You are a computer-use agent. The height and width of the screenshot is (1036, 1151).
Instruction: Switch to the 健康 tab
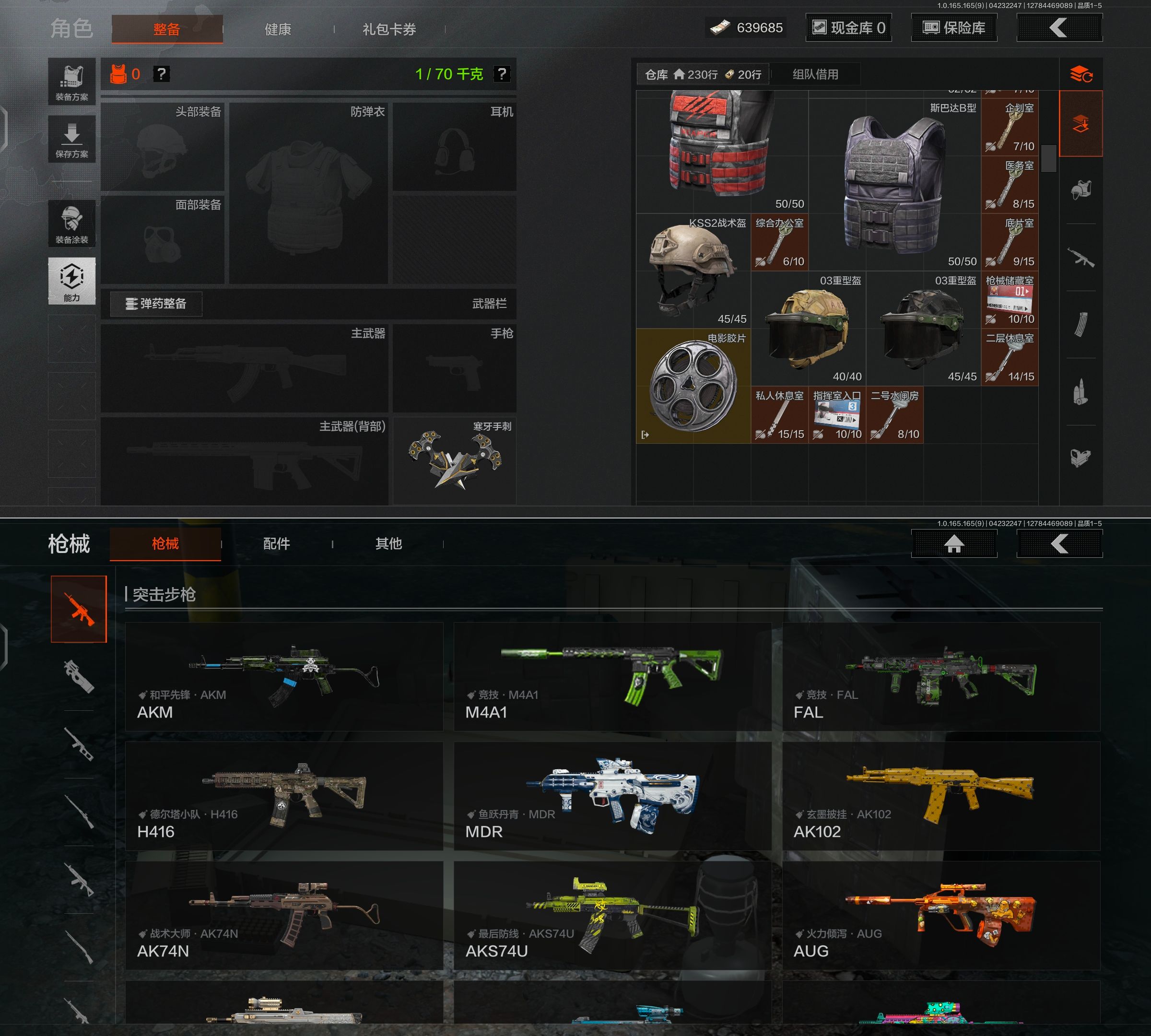tap(278, 29)
